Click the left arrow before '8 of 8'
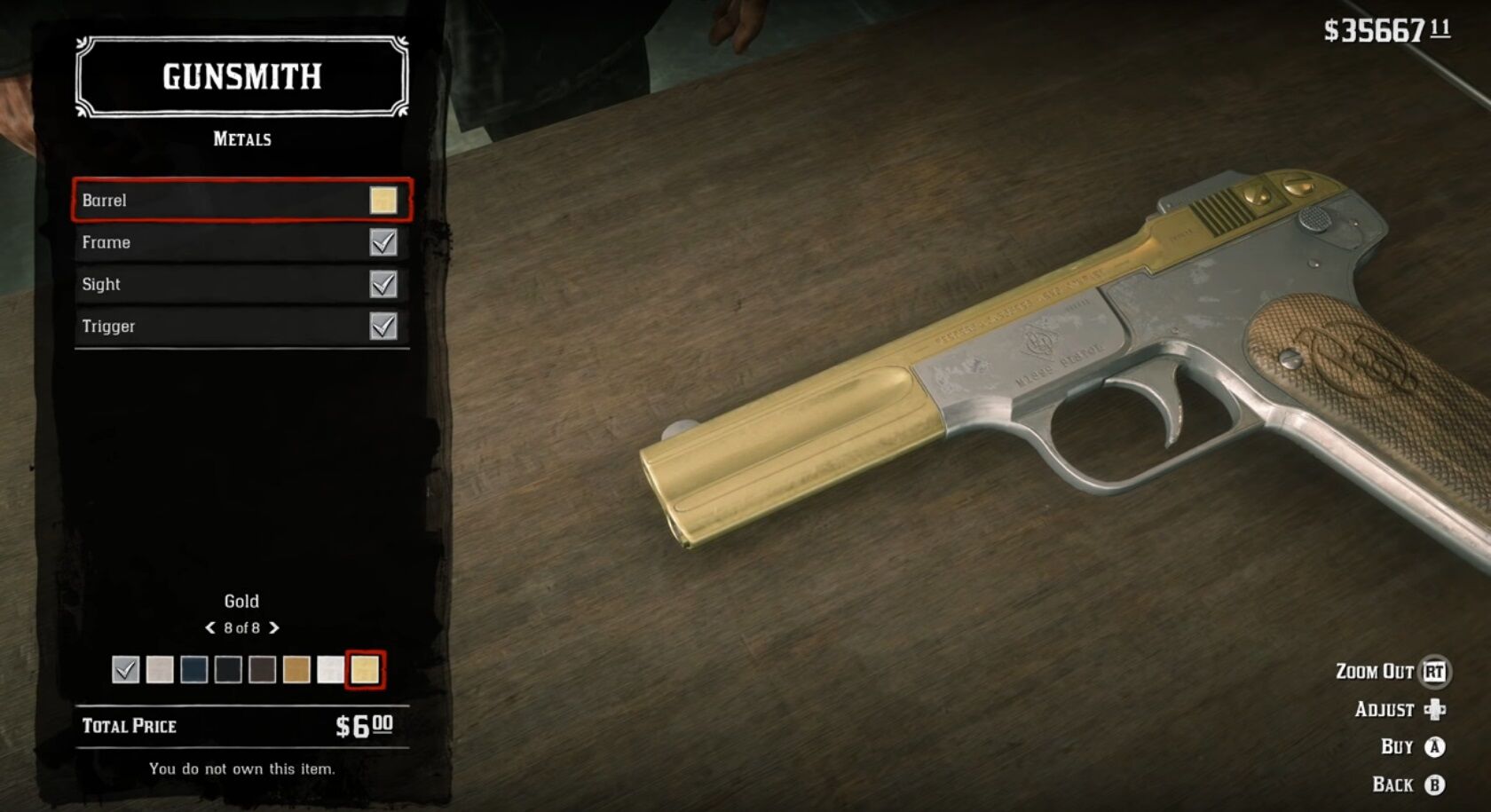1491x812 pixels. (x=210, y=627)
